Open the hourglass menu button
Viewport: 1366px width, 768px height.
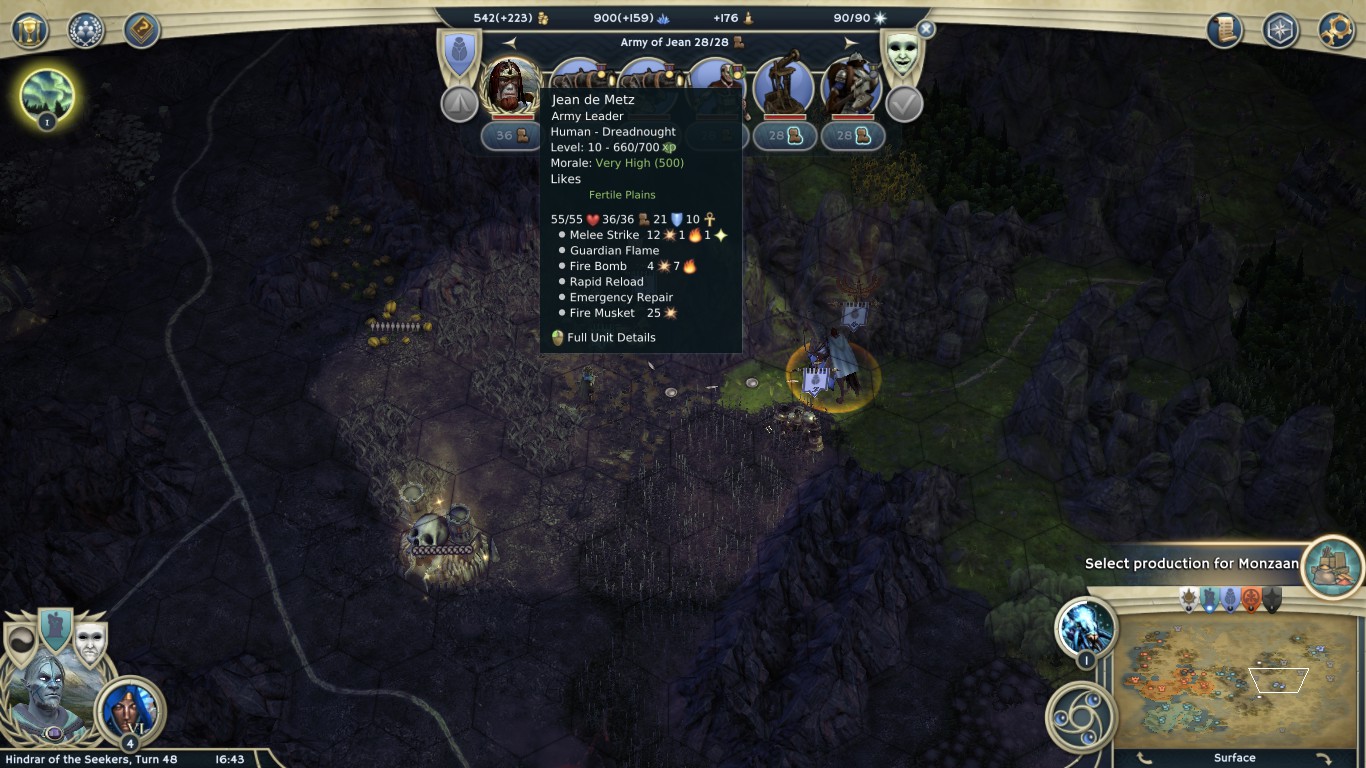click(x=30, y=30)
